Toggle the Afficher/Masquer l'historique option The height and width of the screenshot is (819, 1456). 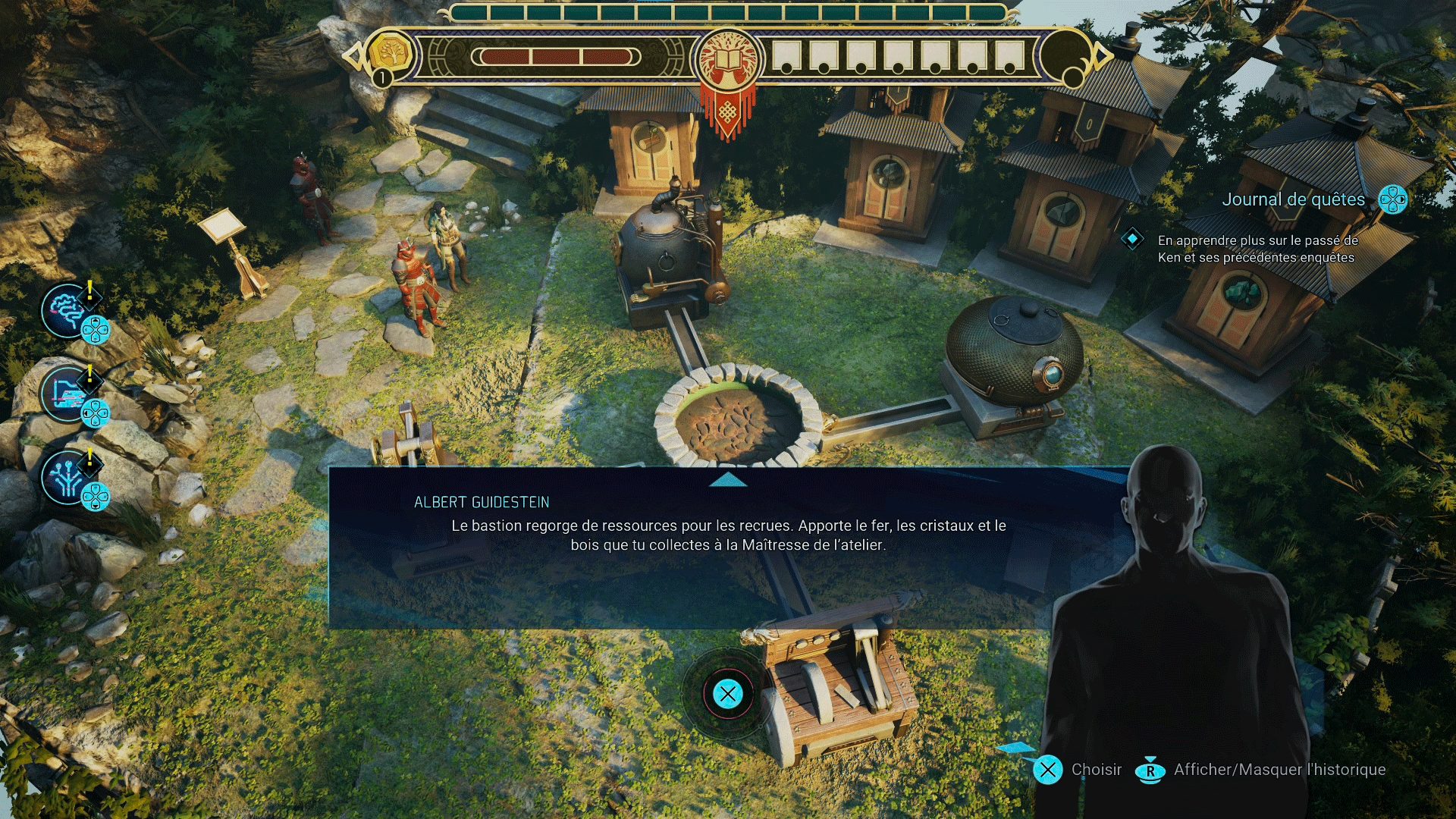click(1260, 770)
